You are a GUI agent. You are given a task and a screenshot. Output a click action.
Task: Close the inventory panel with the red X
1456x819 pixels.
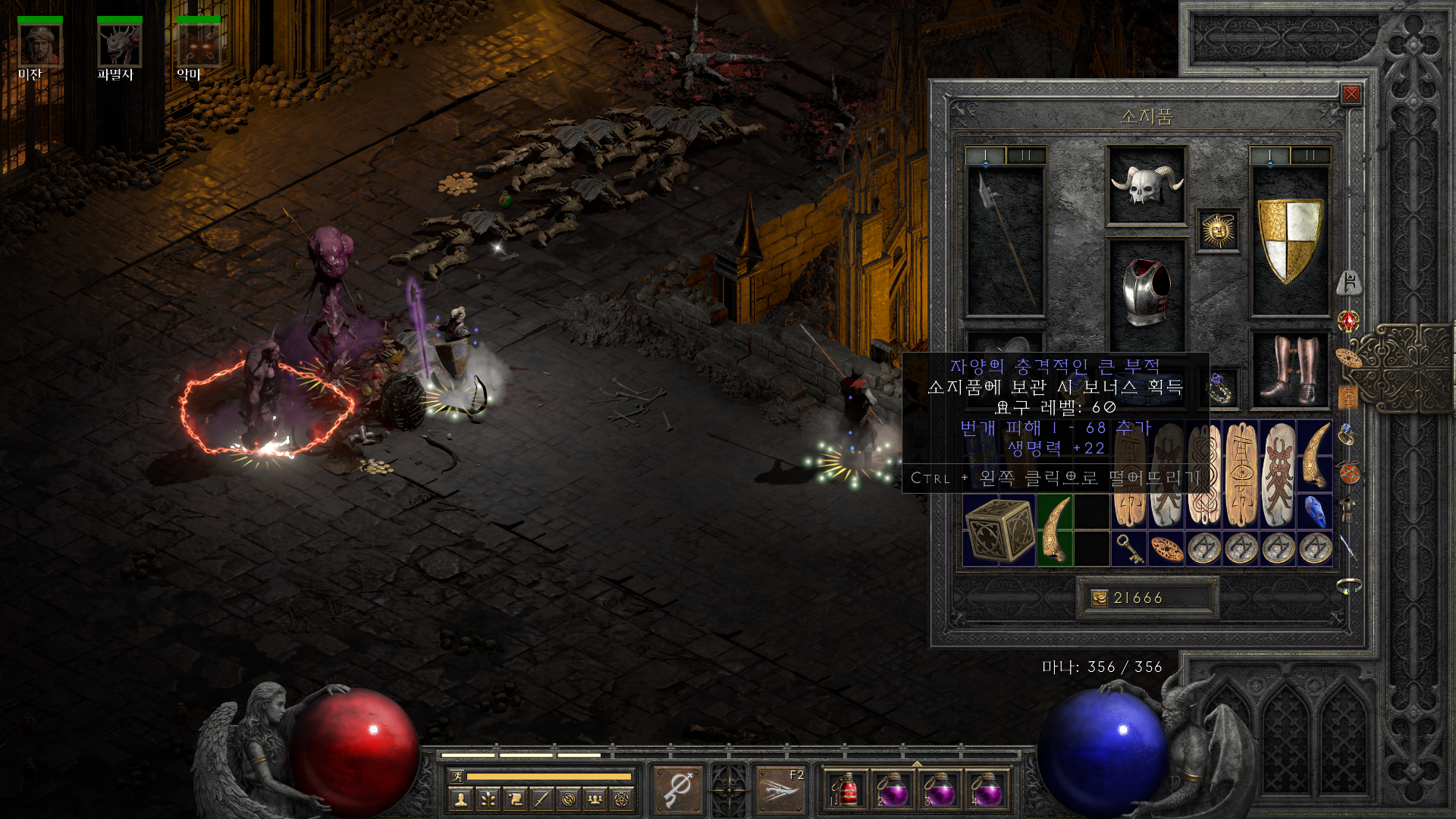tap(1351, 94)
